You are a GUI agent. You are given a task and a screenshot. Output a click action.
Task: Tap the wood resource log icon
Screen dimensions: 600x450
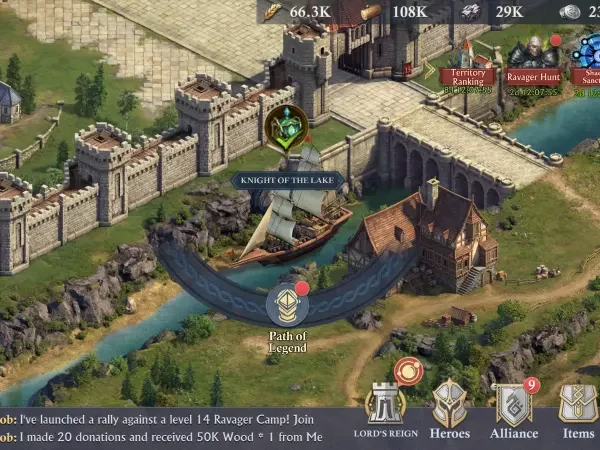coord(371,11)
